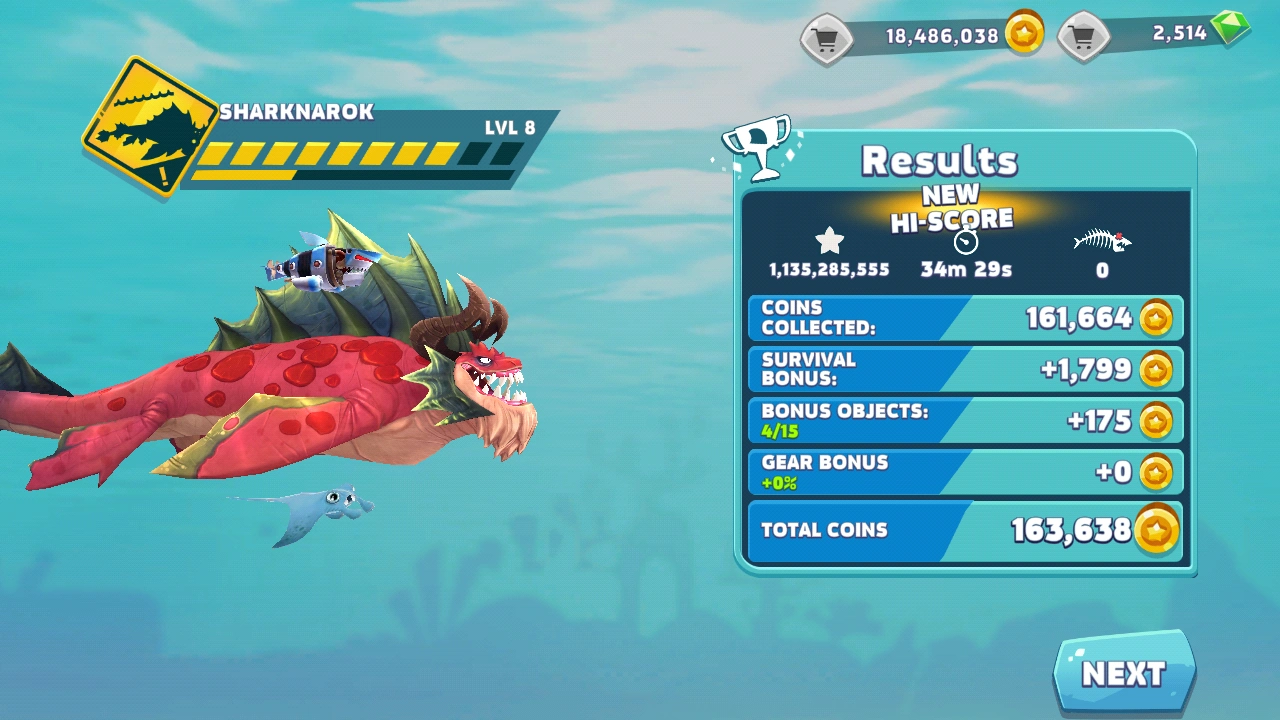
Task: Click the trophy icon above Results
Action: (x=757, y=148)
